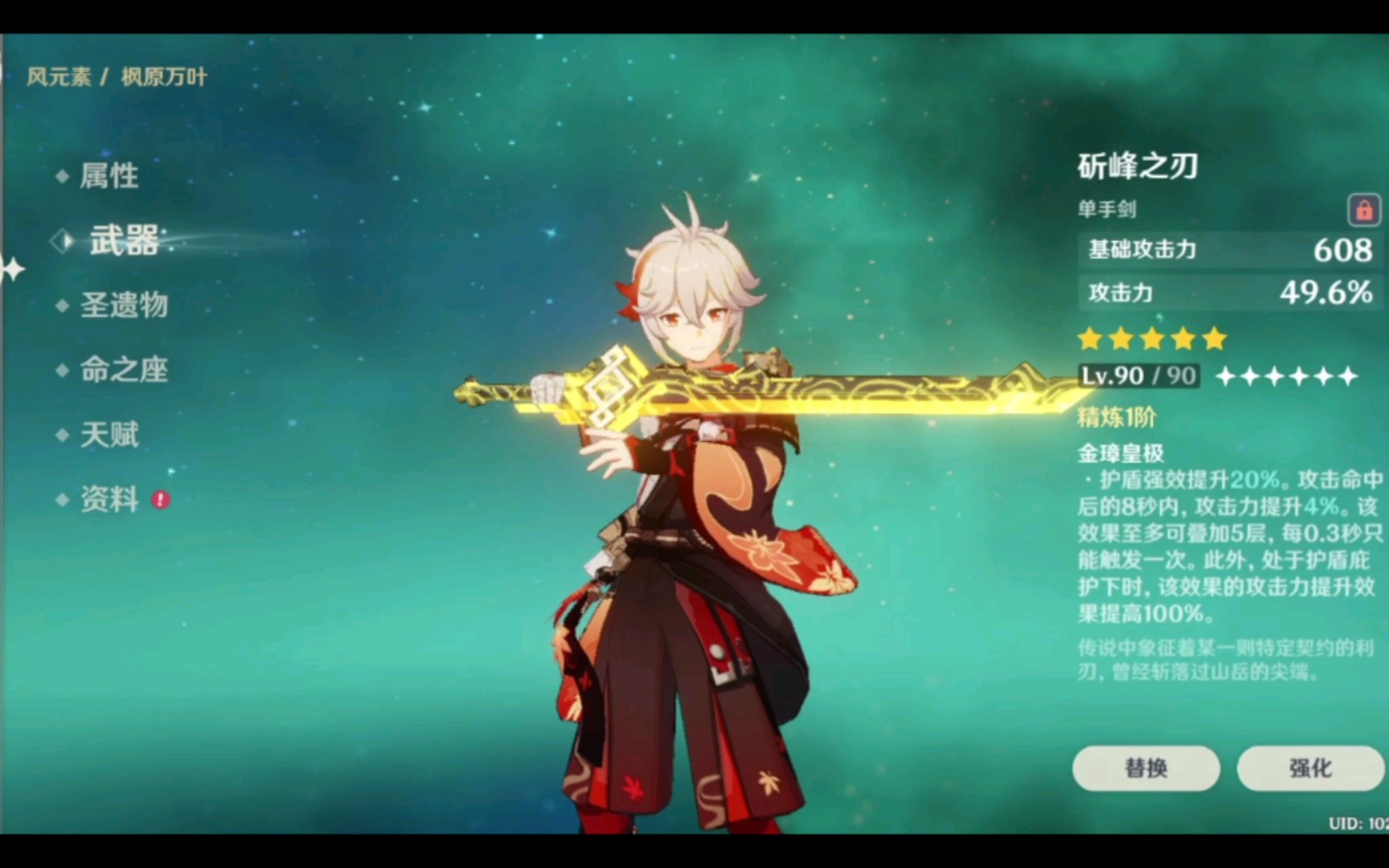Open the 天赋 section
Image resolution: width=1389 pixels, height=868 pixels.
point(109,435)
